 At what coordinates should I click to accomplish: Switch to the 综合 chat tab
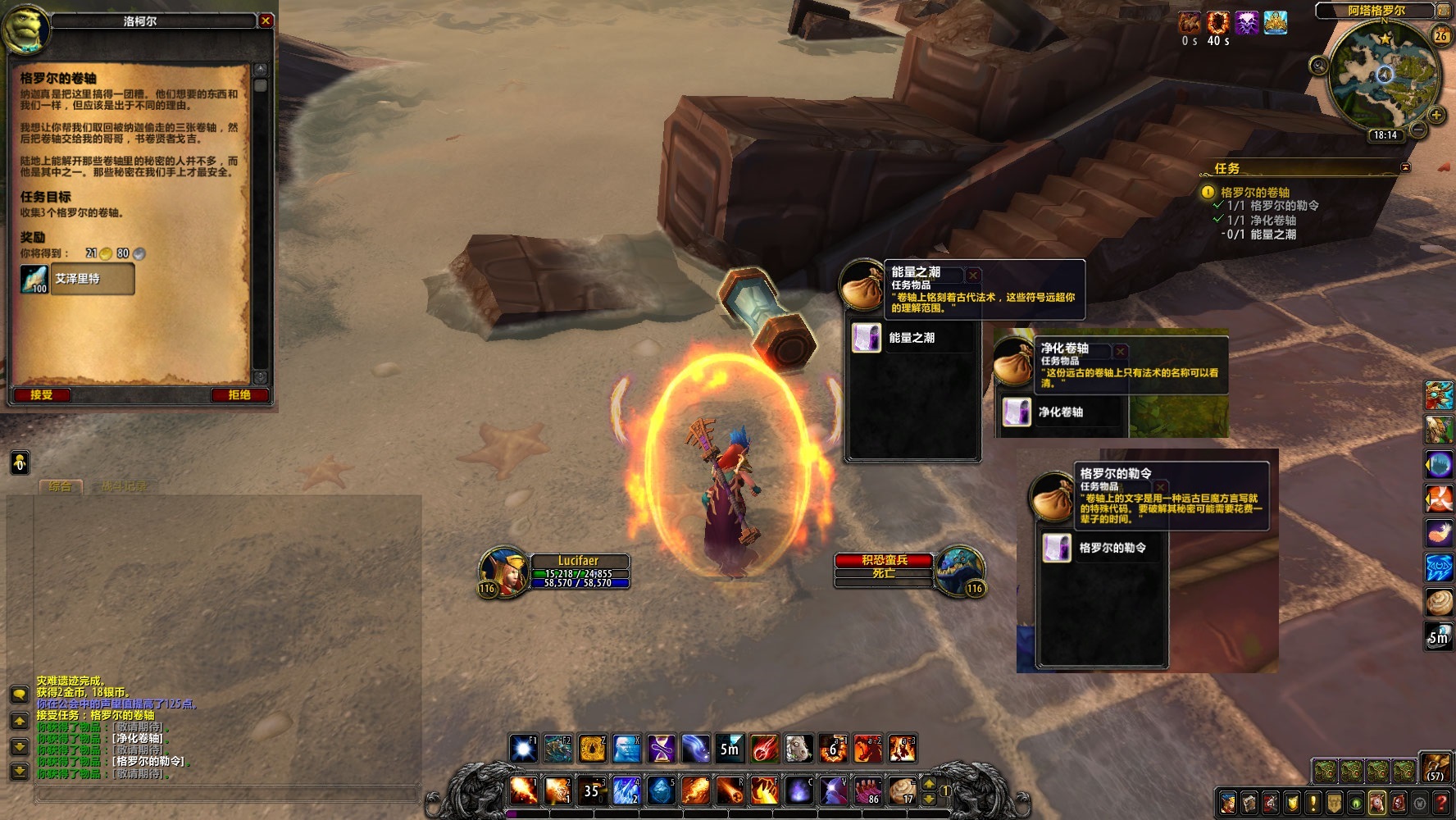point(60,486)
